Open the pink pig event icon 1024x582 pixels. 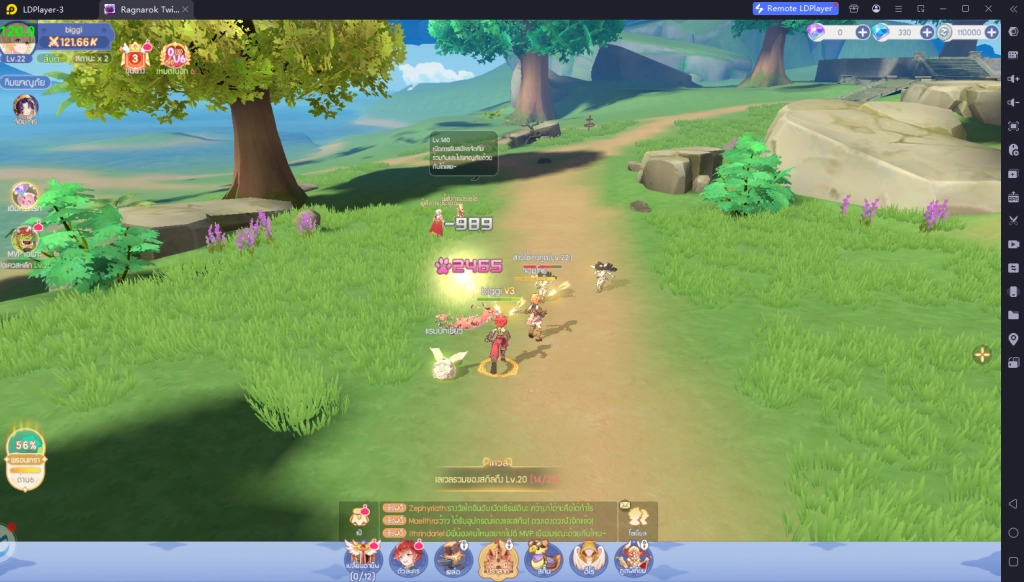(x=24, y=195)
